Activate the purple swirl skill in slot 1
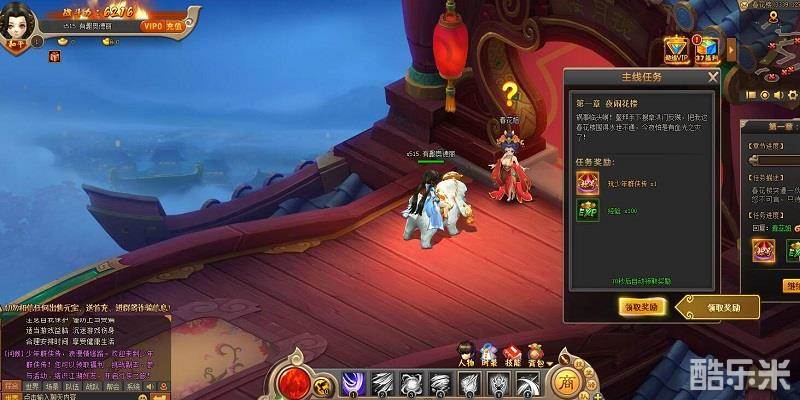This screenshot has width=800, height=400. tap(351, 382)
